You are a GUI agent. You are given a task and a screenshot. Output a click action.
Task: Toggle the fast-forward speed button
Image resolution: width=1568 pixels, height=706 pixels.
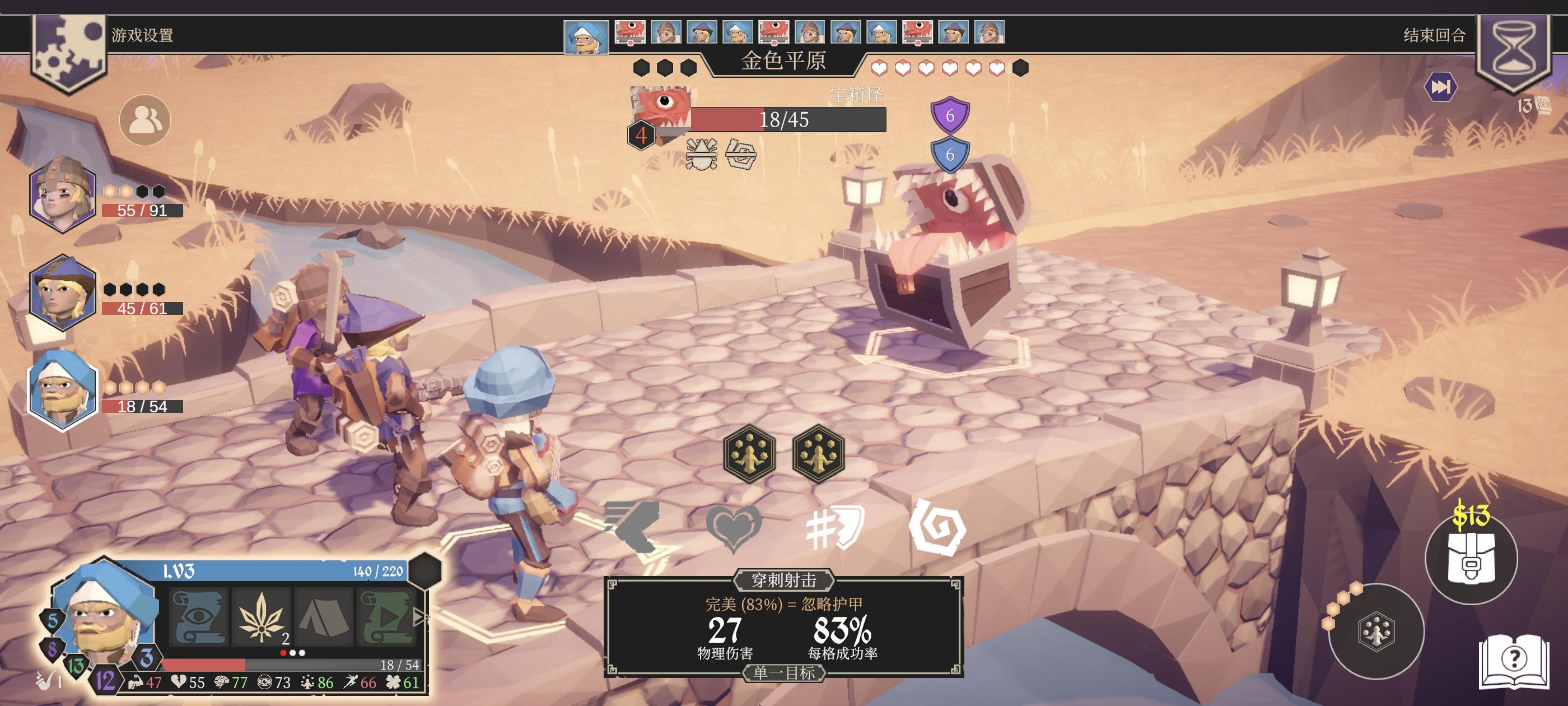coord(1440,87)
